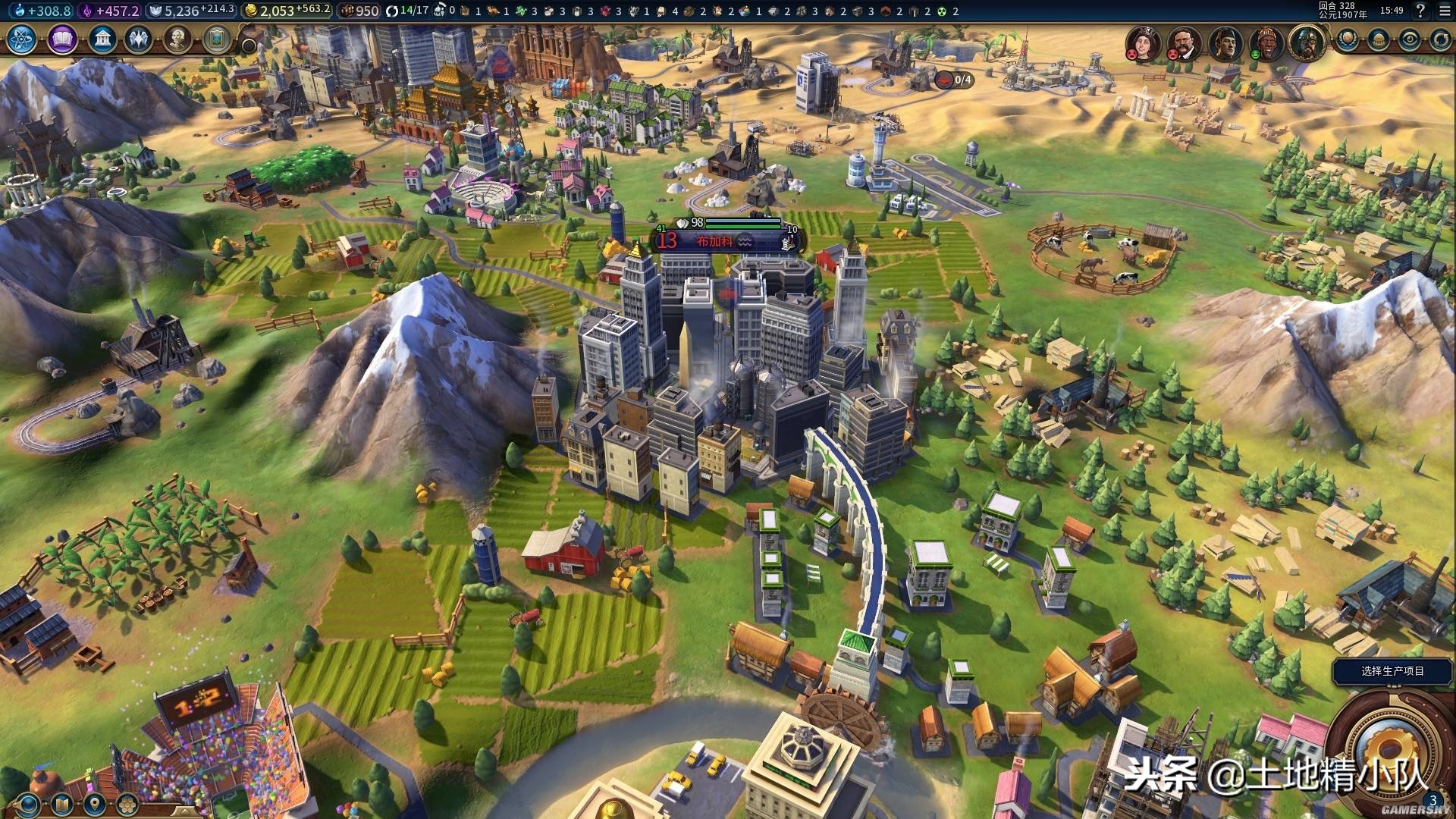
Task: Select the leader with green smiley
Action: [1266, 42]
